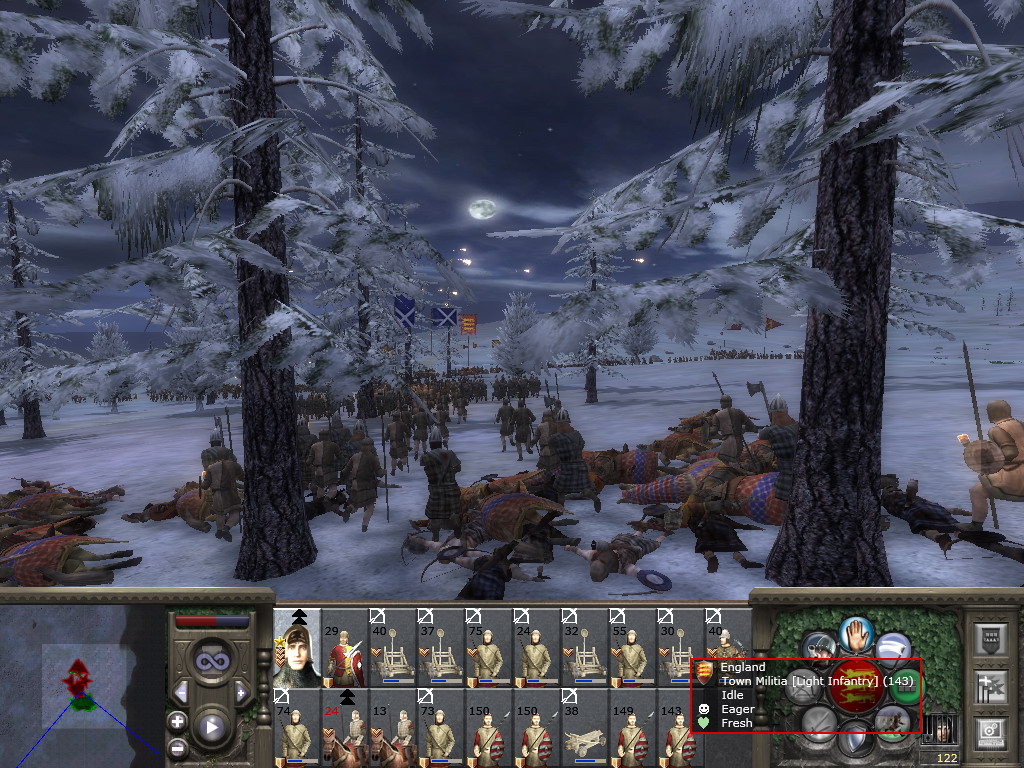The image size is (1024, 768).
Task: Decrease game speed with left arrow
Action: click(181, 692)
